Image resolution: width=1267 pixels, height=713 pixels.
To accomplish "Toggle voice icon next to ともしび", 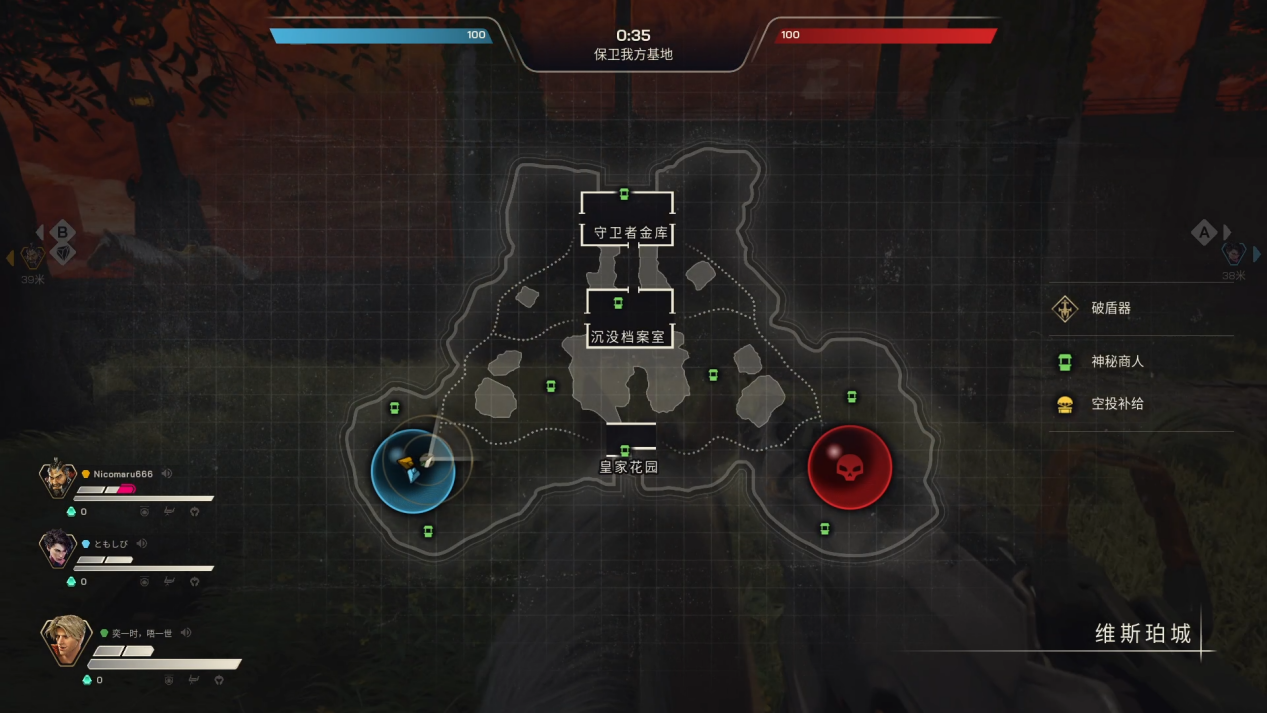I will (x=142, y=543).
